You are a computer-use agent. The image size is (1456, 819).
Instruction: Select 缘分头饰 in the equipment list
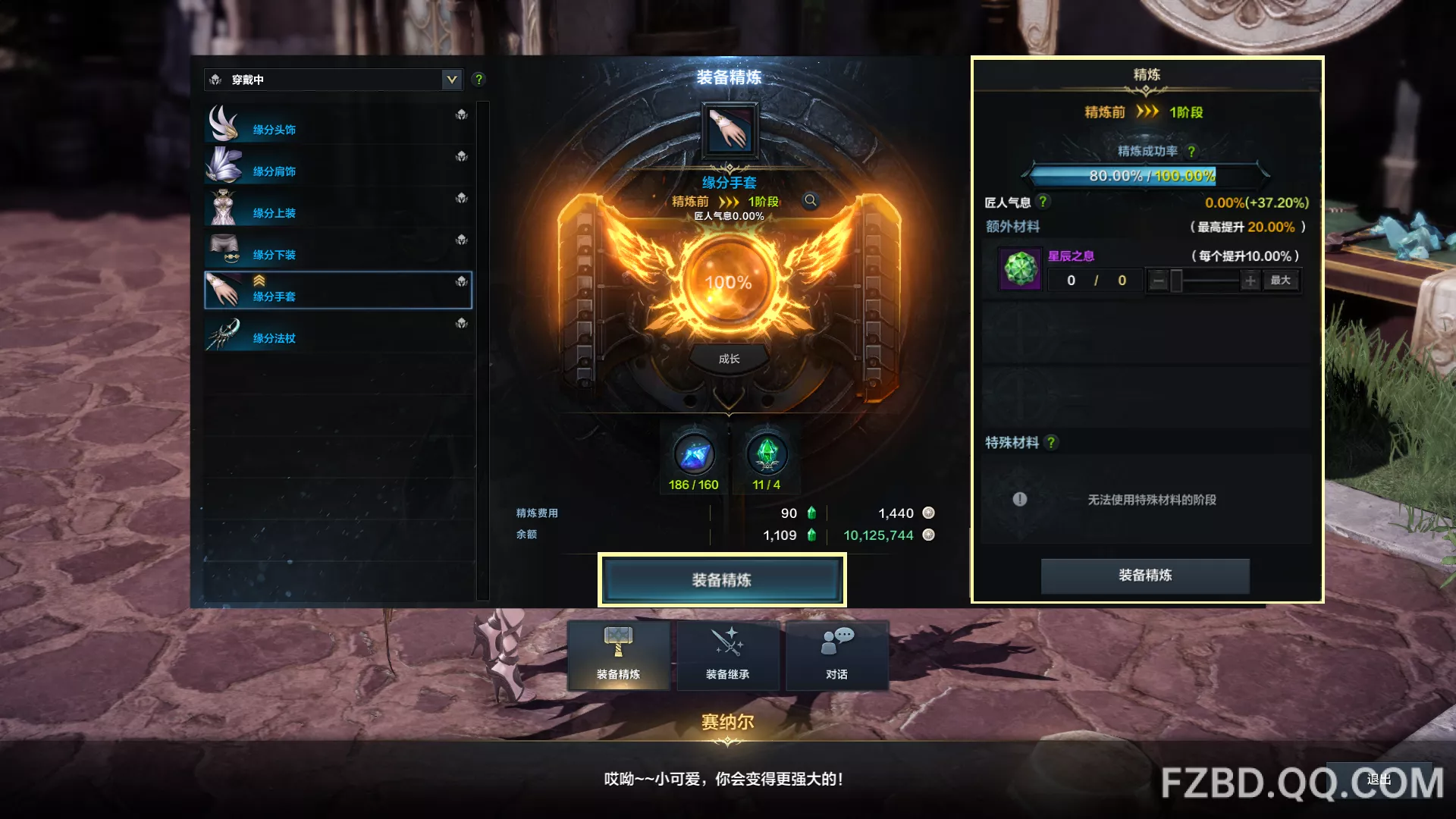point(338,125)
